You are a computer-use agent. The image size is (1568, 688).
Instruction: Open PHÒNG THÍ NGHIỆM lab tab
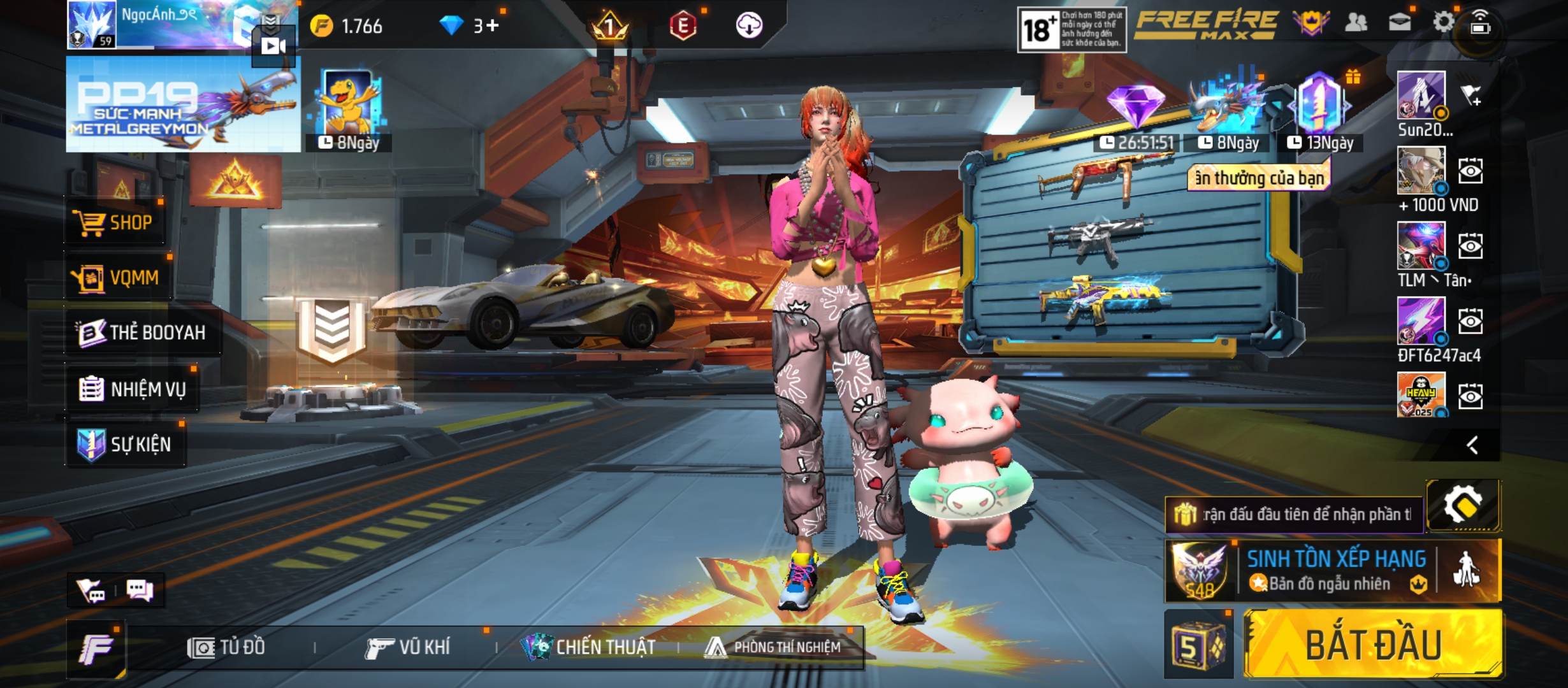click(x=773, y=647)
